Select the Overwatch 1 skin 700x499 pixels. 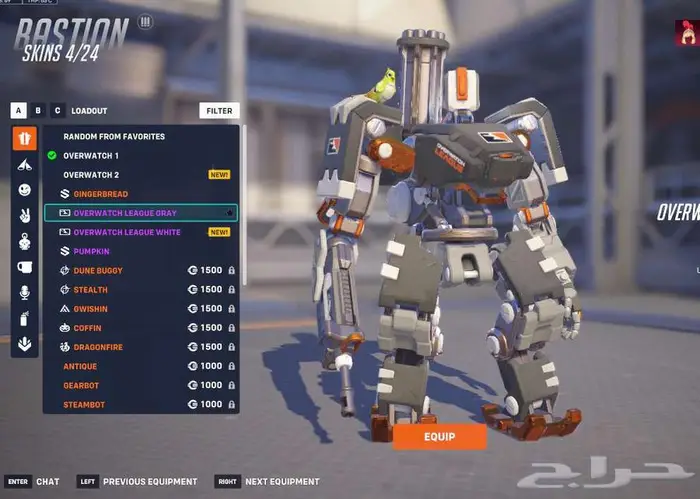(x=91, y=156)
